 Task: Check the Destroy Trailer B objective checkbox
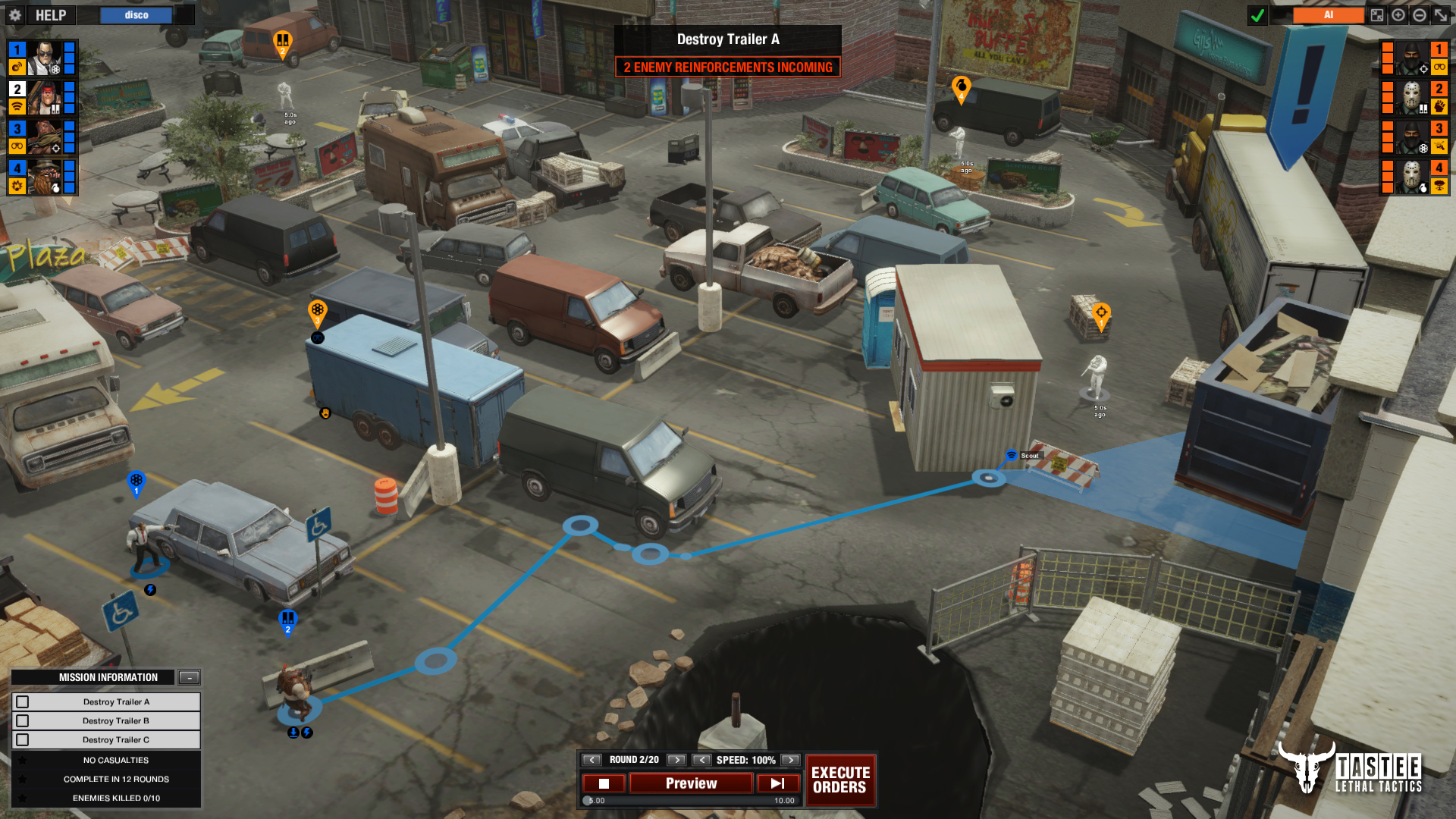(21, 720)
